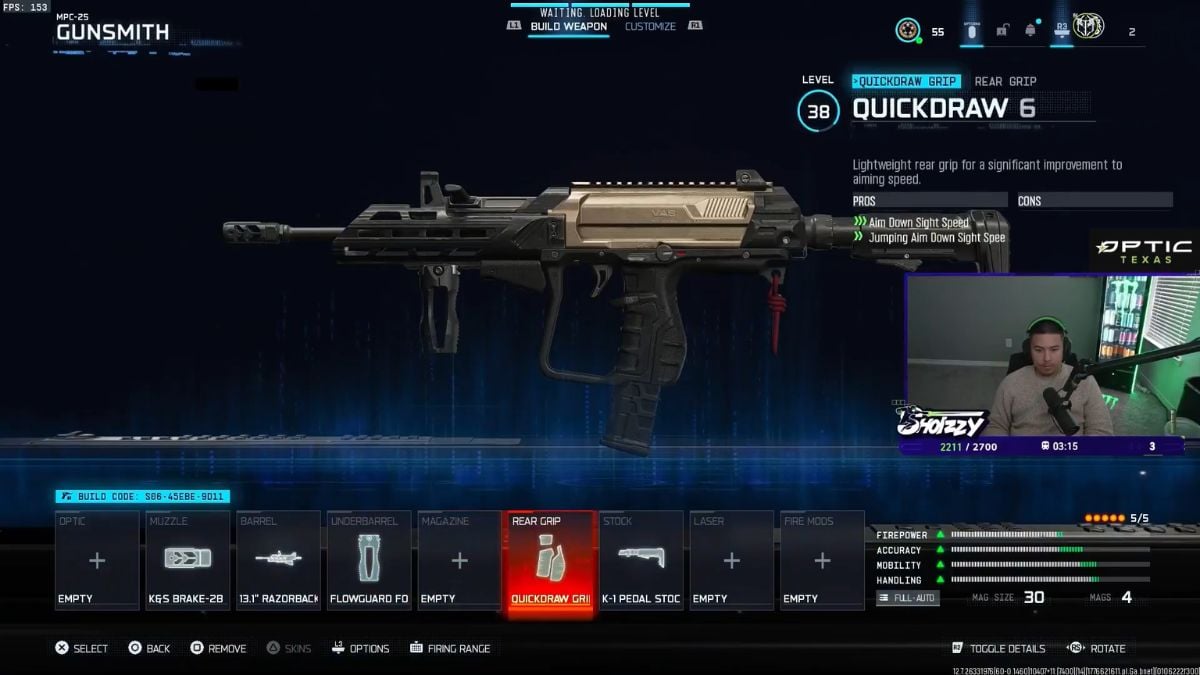The height and width of the screenshot is (675, 1200).
Task: Open the Firing Range
Action: [450, 648]
